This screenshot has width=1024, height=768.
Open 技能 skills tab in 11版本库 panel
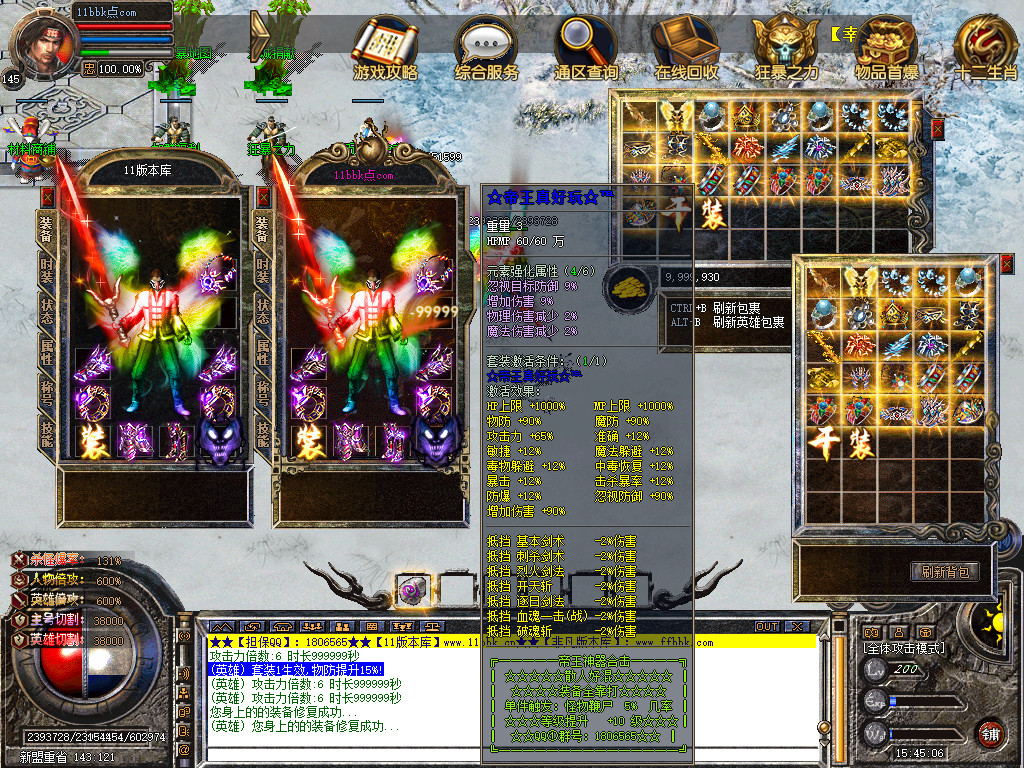coord(46,432)
